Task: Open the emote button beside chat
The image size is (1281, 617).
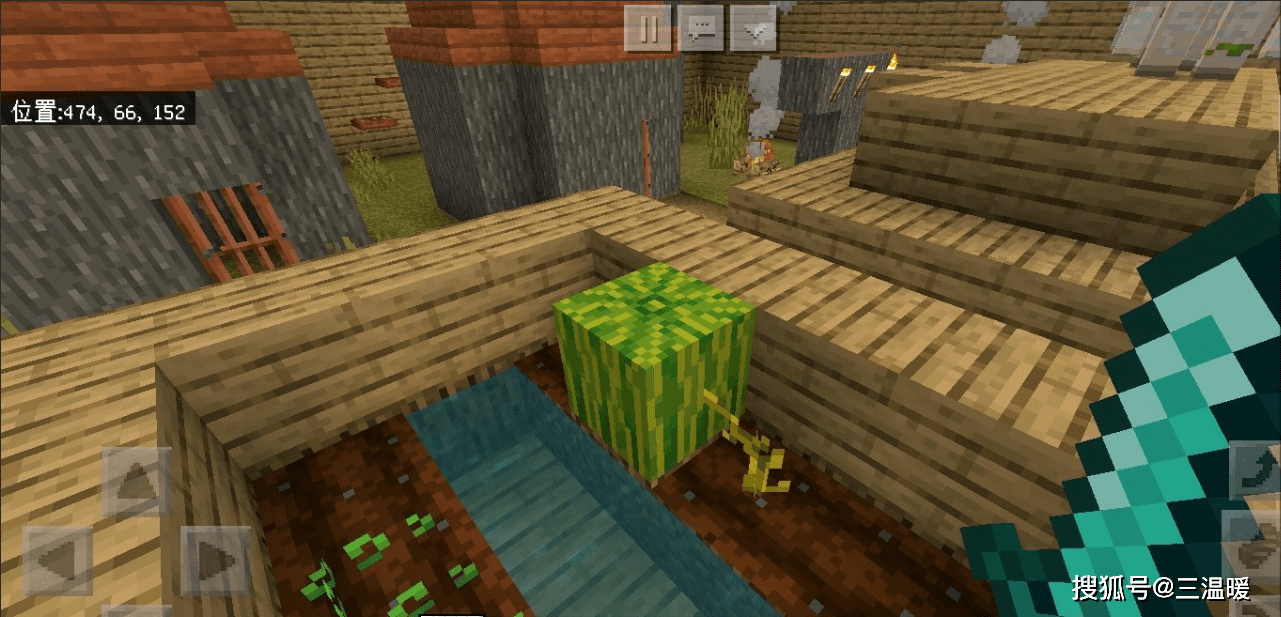Action: click(753, 28)
